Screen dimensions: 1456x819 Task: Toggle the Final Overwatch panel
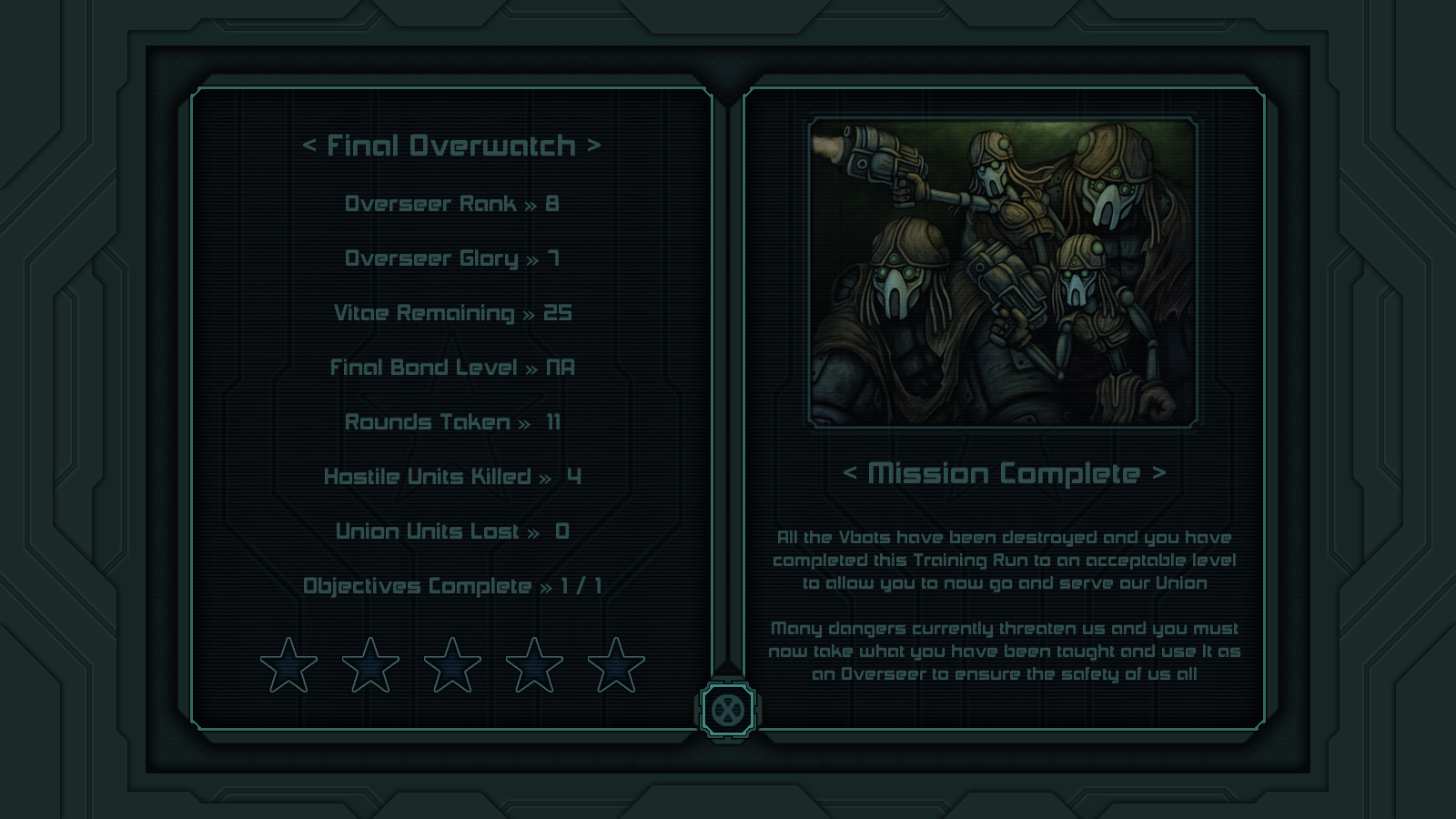pyautogui.click(x=452, y=143)
